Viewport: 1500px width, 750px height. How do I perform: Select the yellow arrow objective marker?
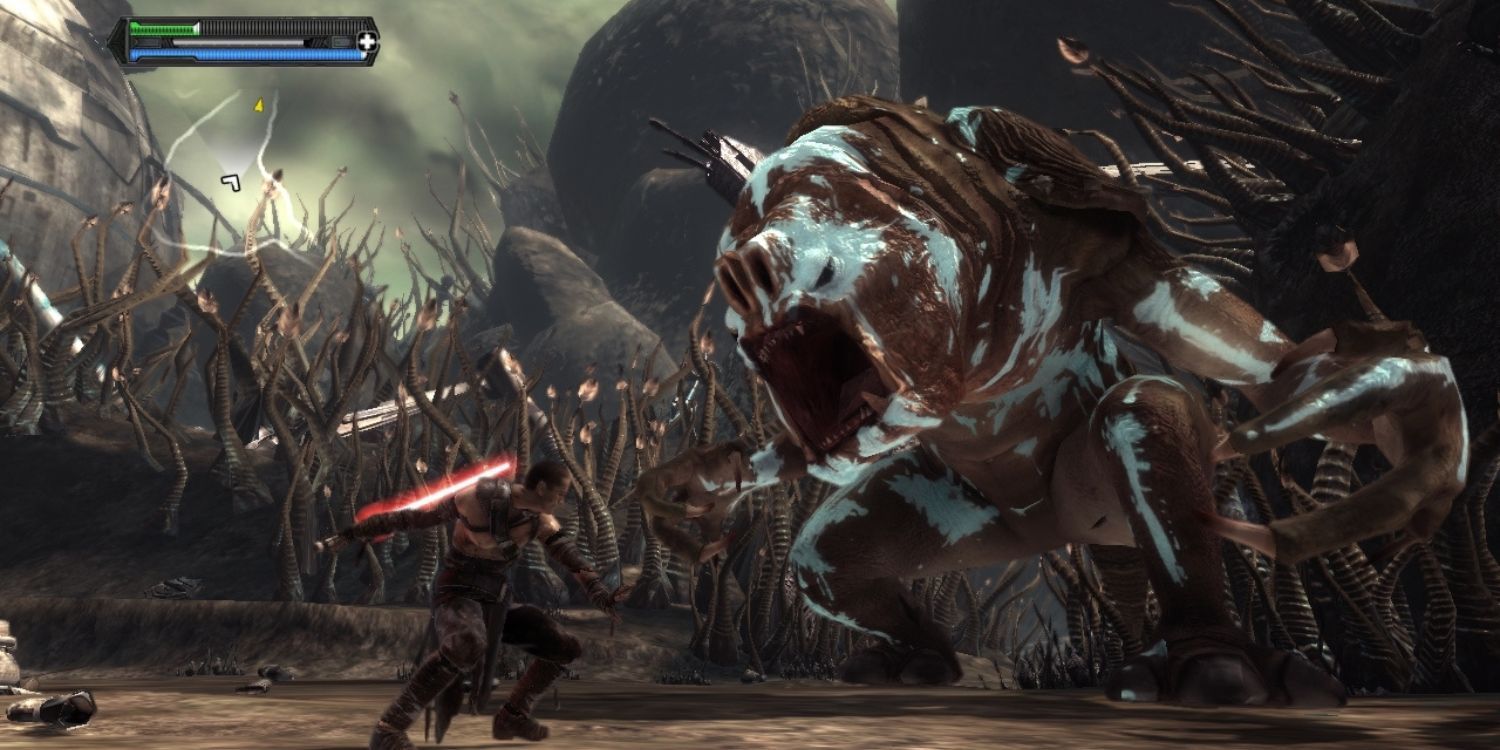258,103
